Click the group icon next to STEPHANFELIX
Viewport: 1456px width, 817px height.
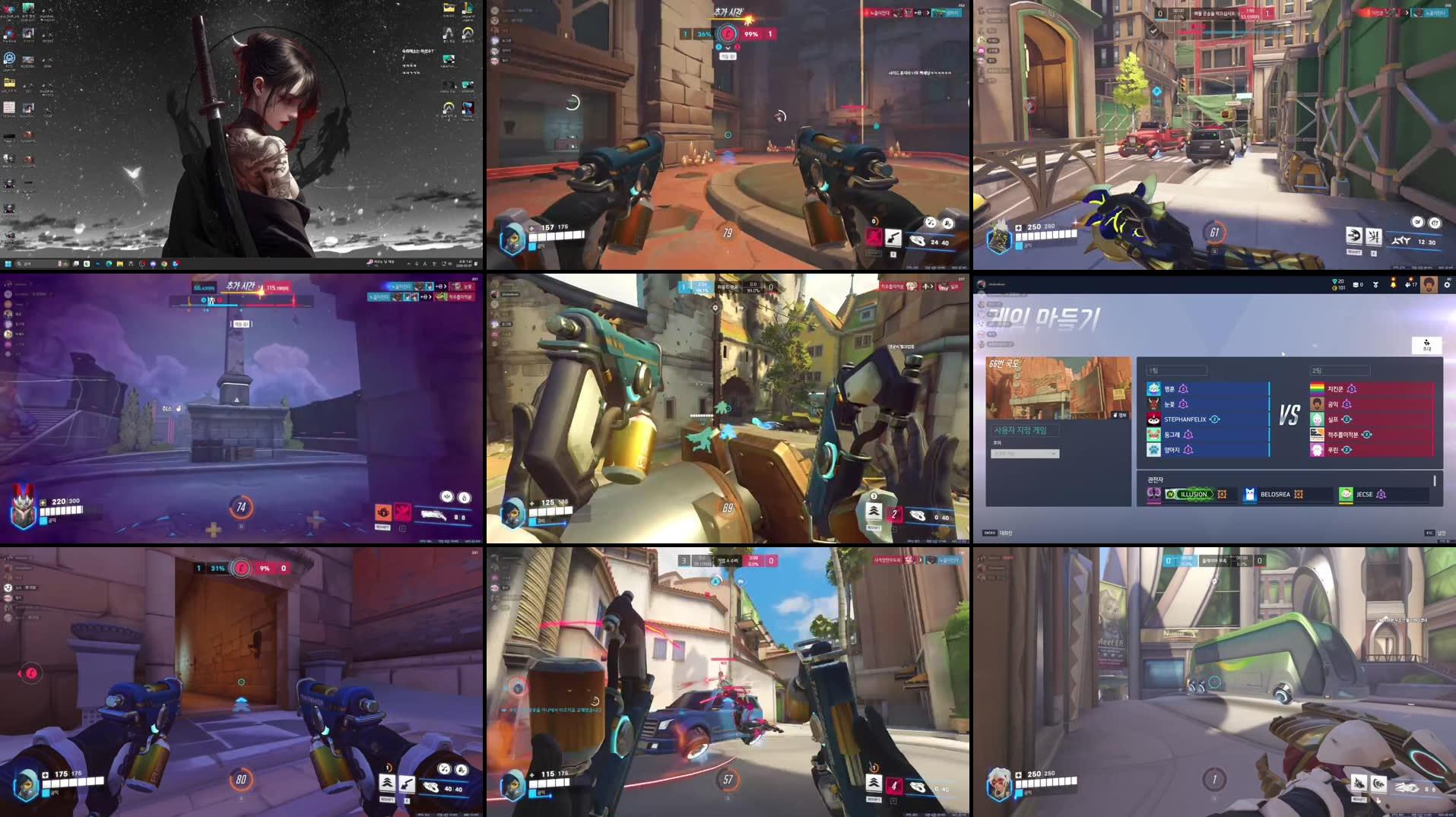1213,420
